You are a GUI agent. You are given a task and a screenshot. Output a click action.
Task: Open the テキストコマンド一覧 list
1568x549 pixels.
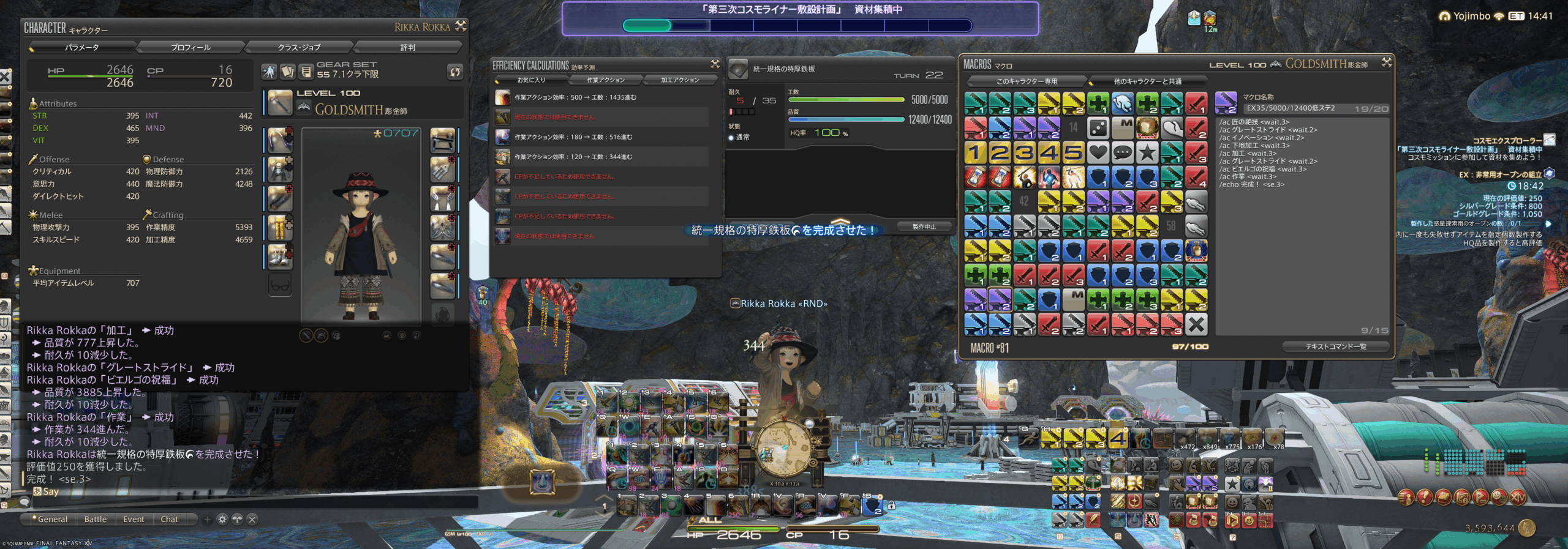(x=1335, y=346)
